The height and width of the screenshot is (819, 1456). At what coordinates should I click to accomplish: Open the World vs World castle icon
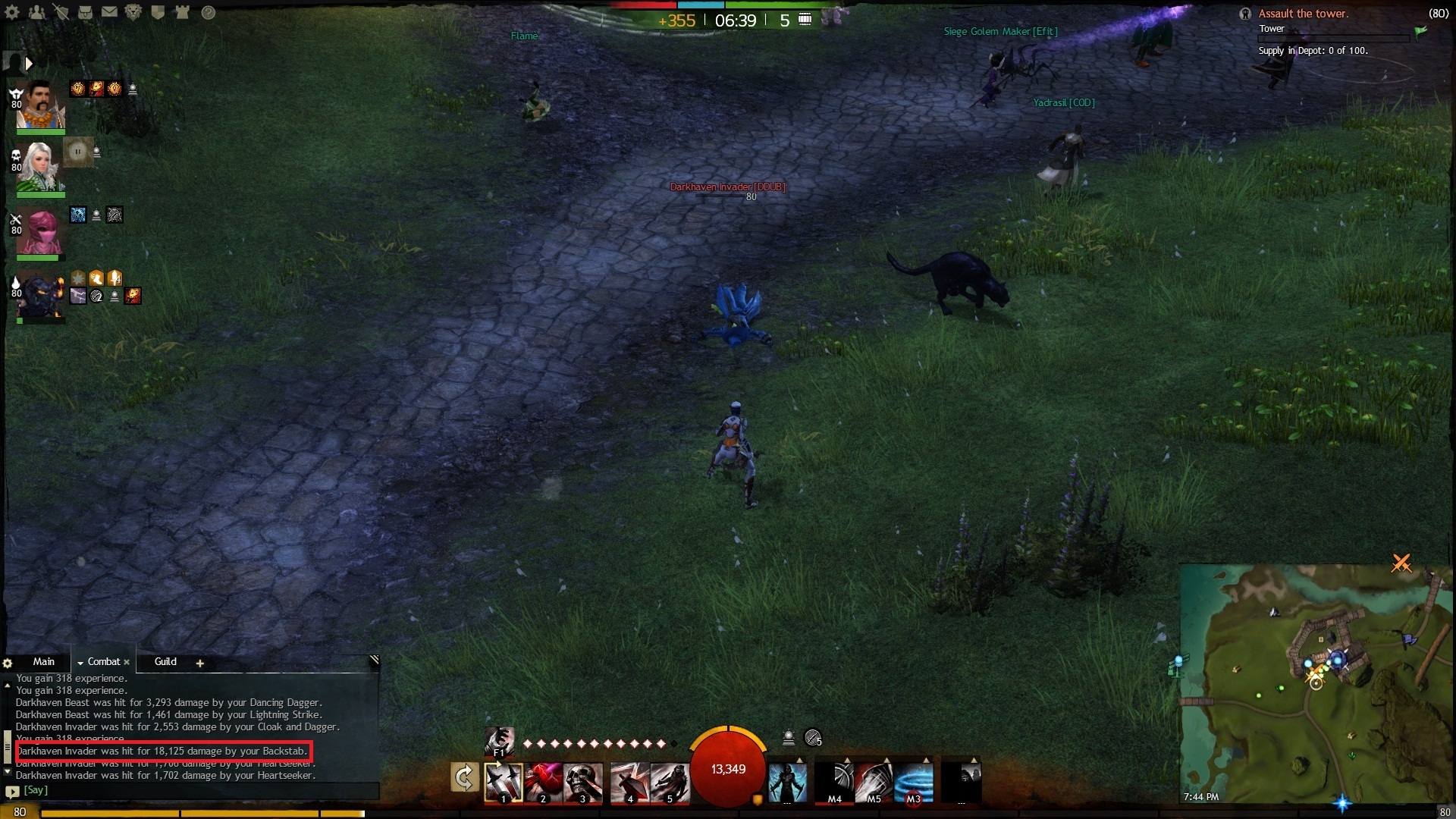pyautogui.click(x=182, y=12)
